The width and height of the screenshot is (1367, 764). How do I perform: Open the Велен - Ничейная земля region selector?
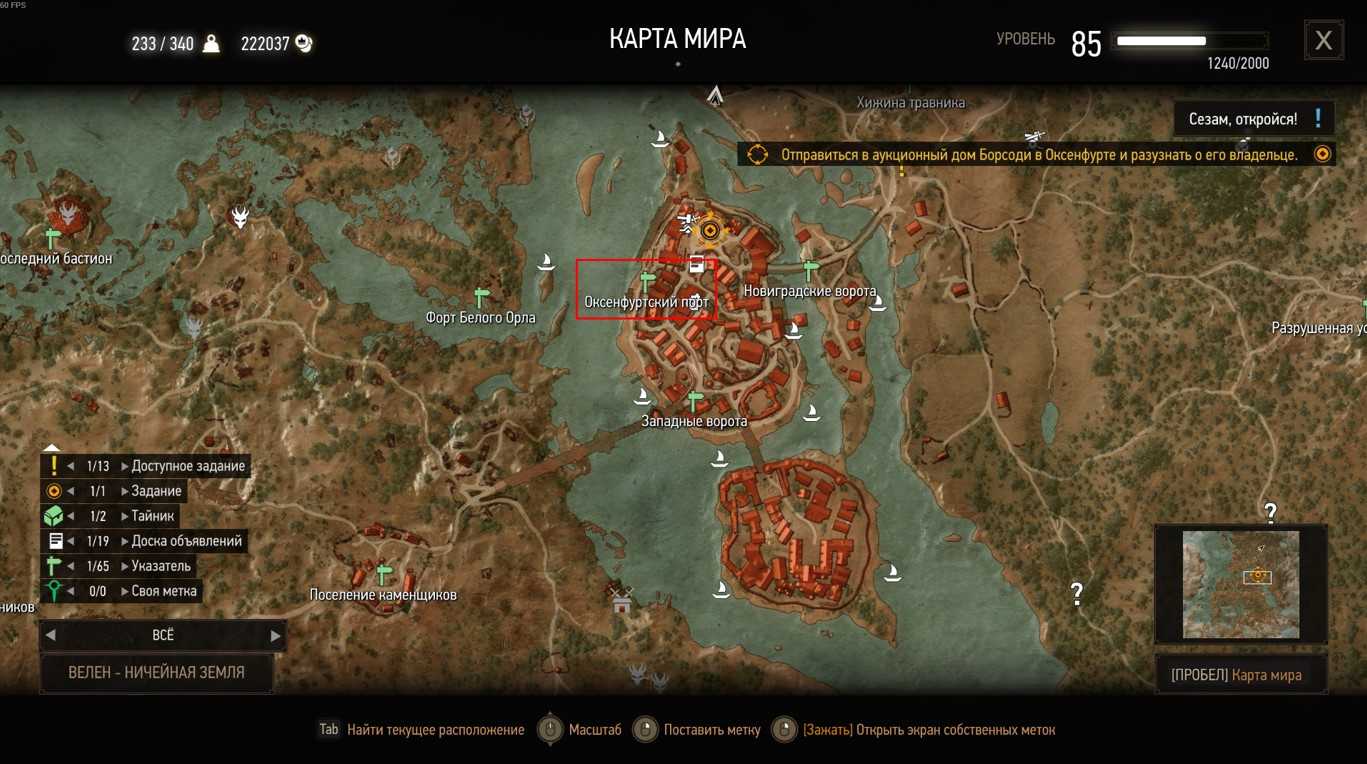[156, 673]
